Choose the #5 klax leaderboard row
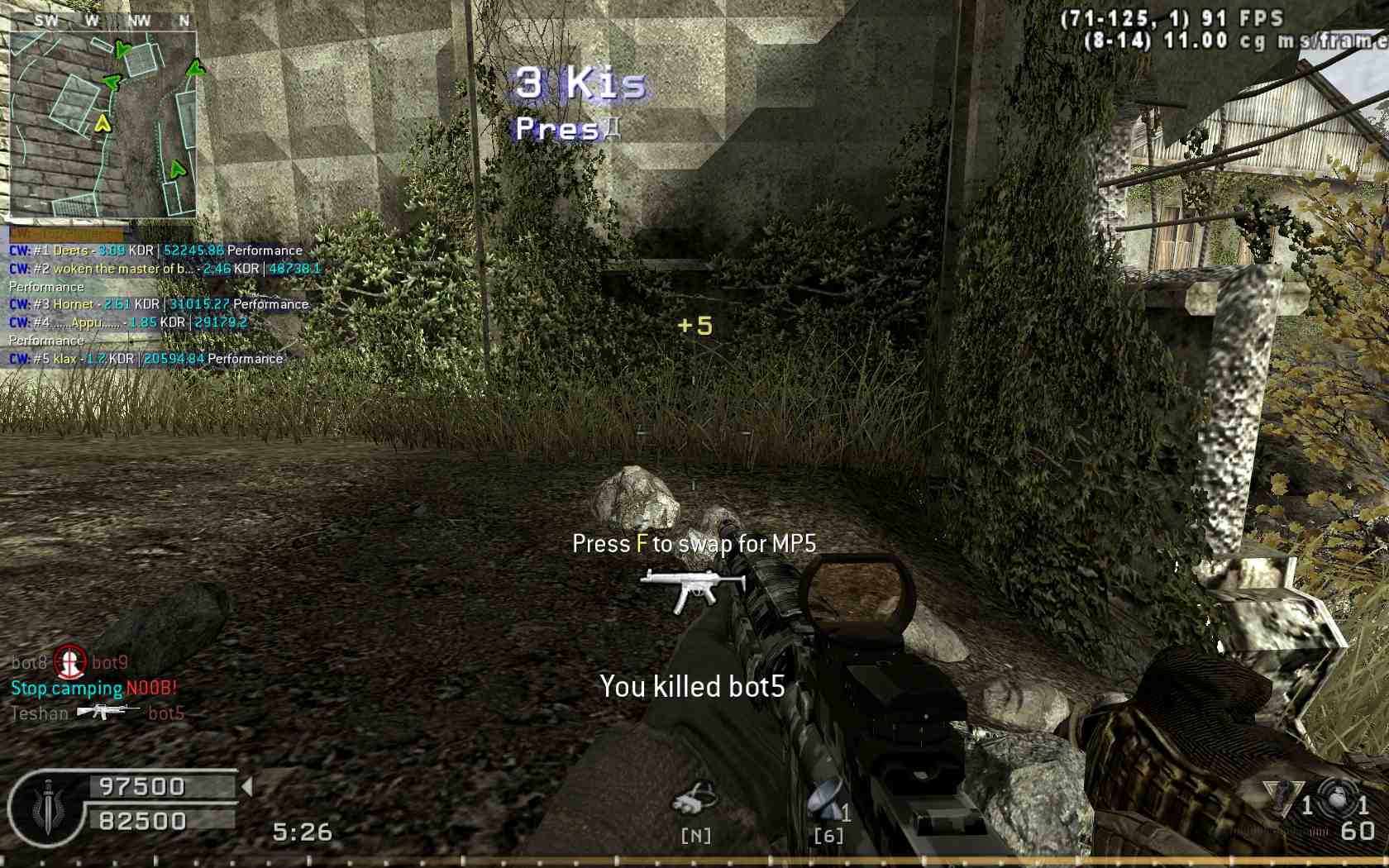This screenshot has width=1389, height=868. [146, 359]
